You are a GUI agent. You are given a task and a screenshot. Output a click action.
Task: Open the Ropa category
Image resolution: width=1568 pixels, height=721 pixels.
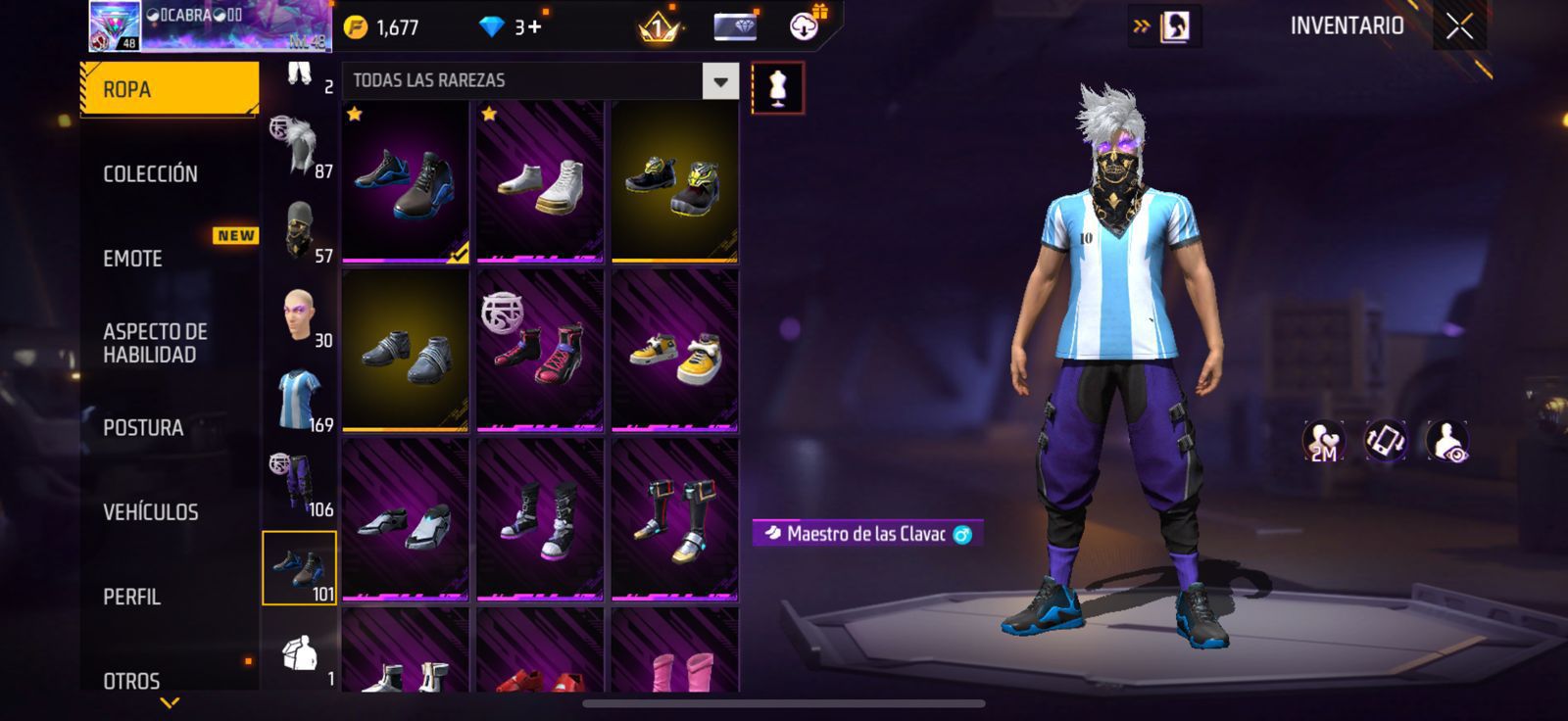[169, 89]
